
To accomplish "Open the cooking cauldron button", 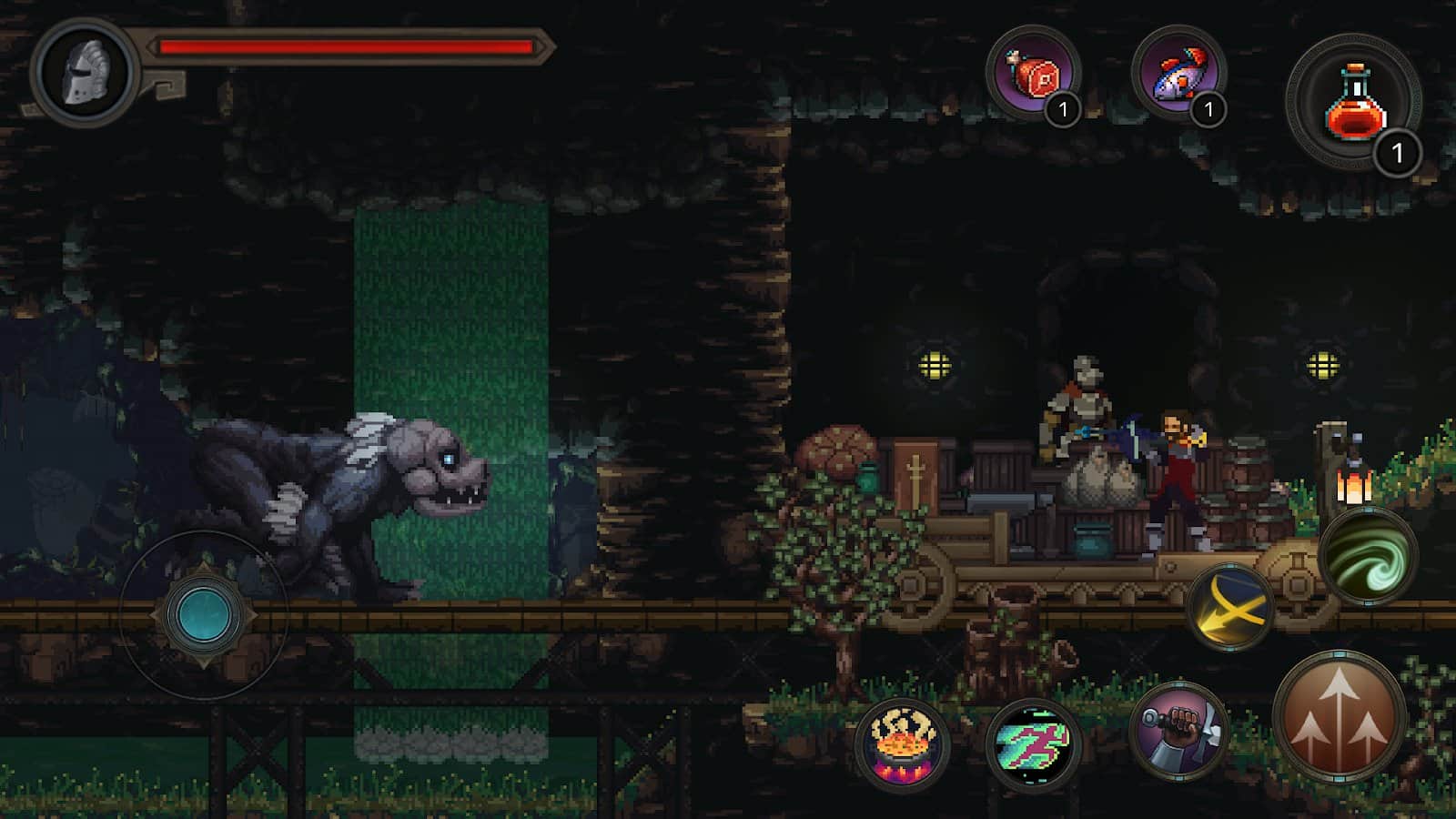I will tap(903, 743).
